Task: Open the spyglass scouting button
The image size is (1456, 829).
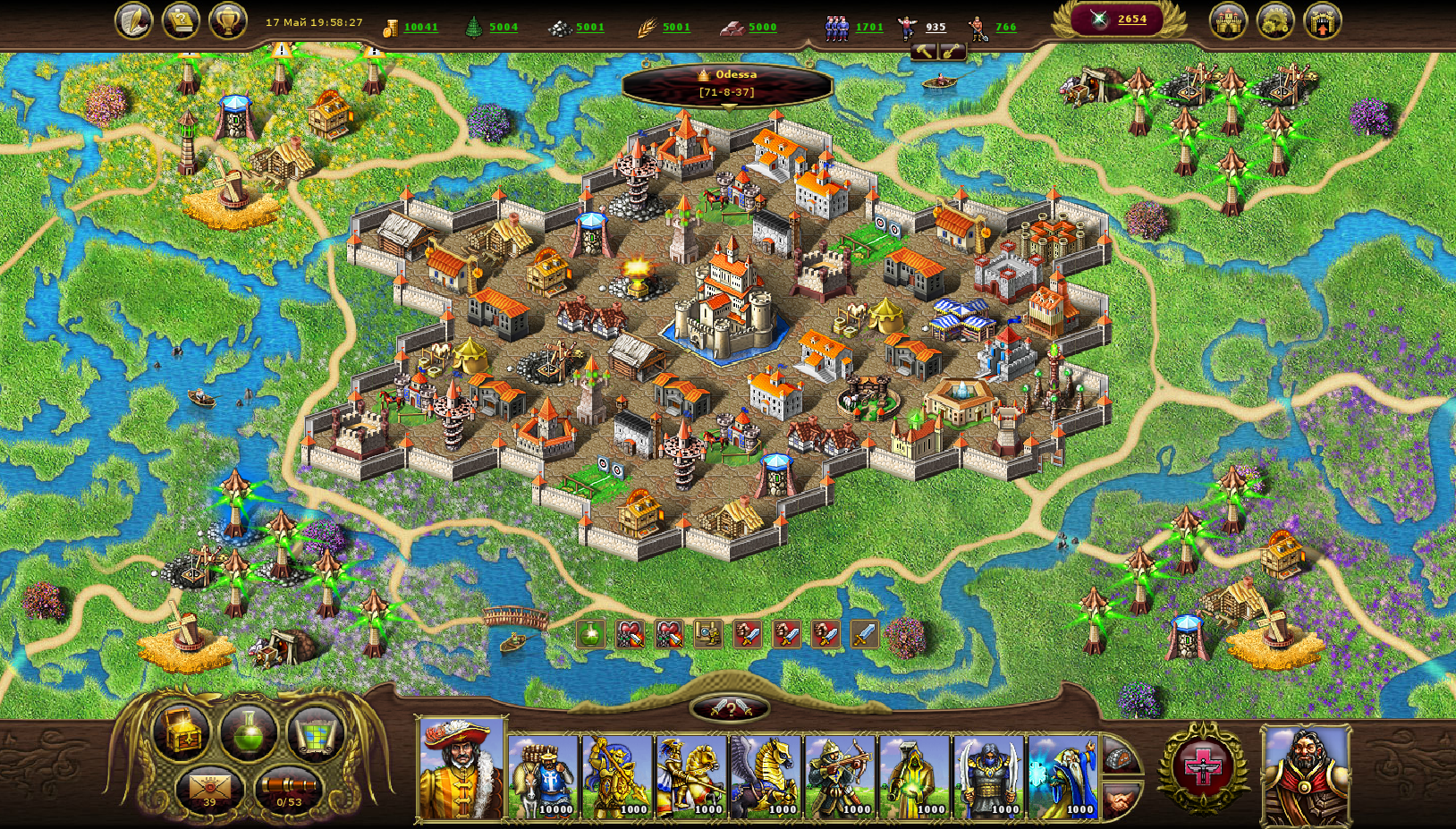Action: pyautogui.click(x=288, y=789)
